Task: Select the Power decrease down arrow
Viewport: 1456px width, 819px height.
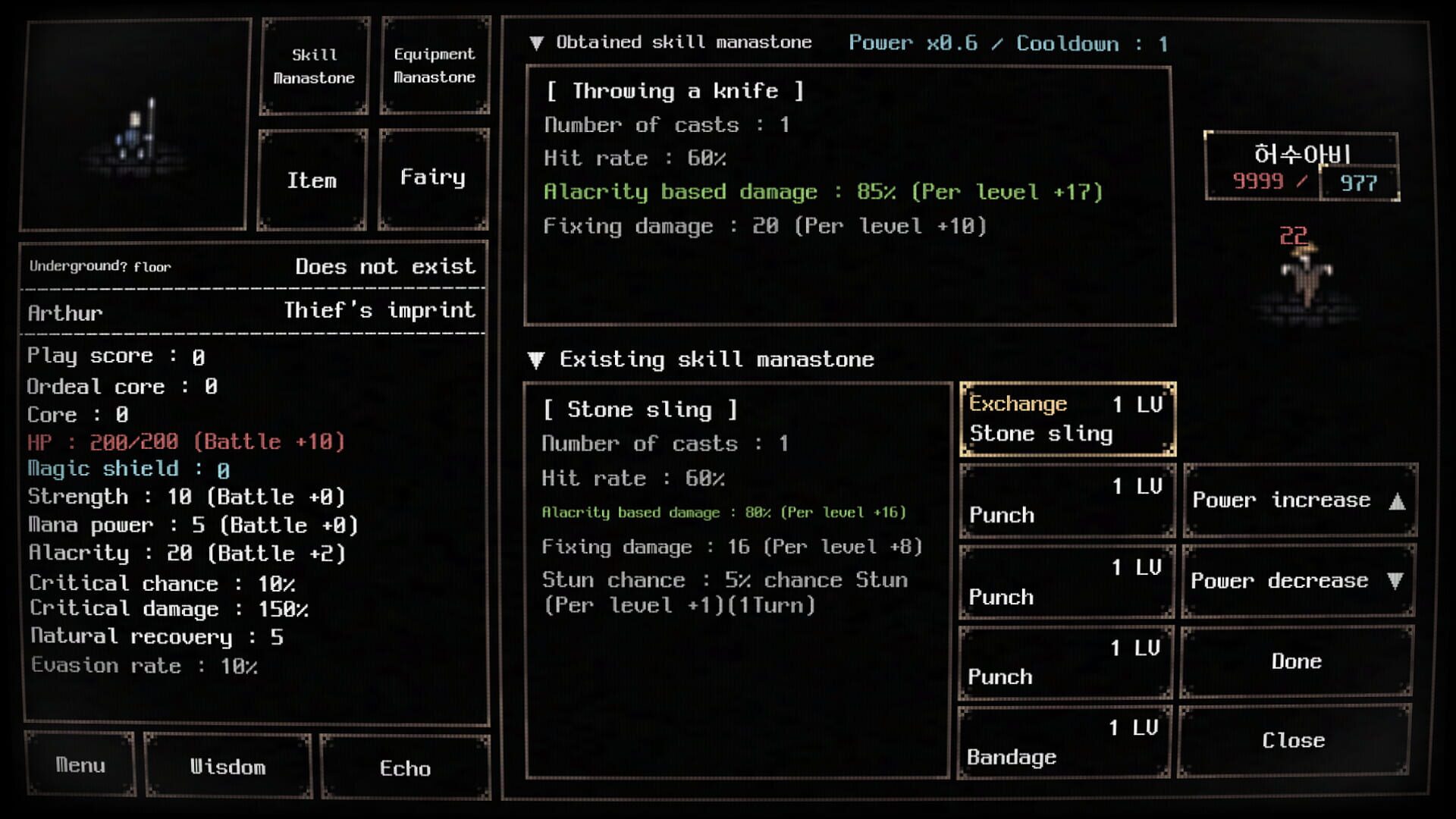Action: [1298, 581]
